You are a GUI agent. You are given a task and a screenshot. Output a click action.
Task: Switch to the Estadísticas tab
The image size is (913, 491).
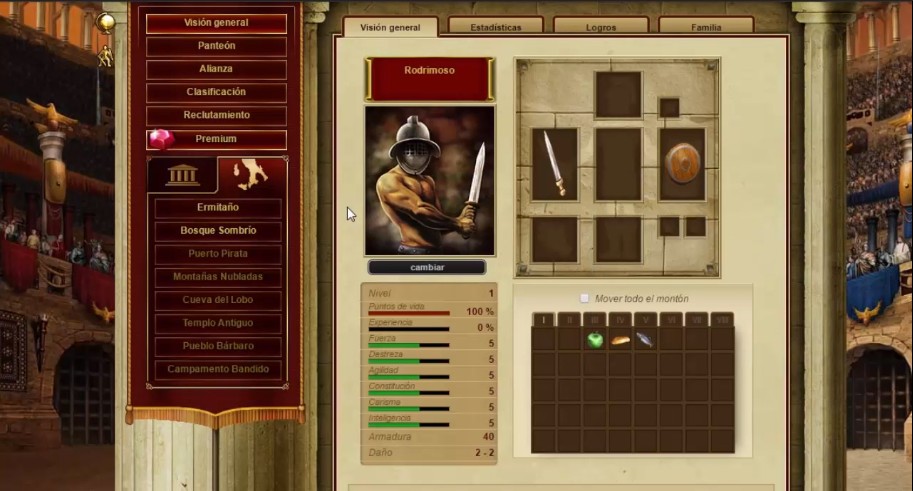click(x=496, y=27)
